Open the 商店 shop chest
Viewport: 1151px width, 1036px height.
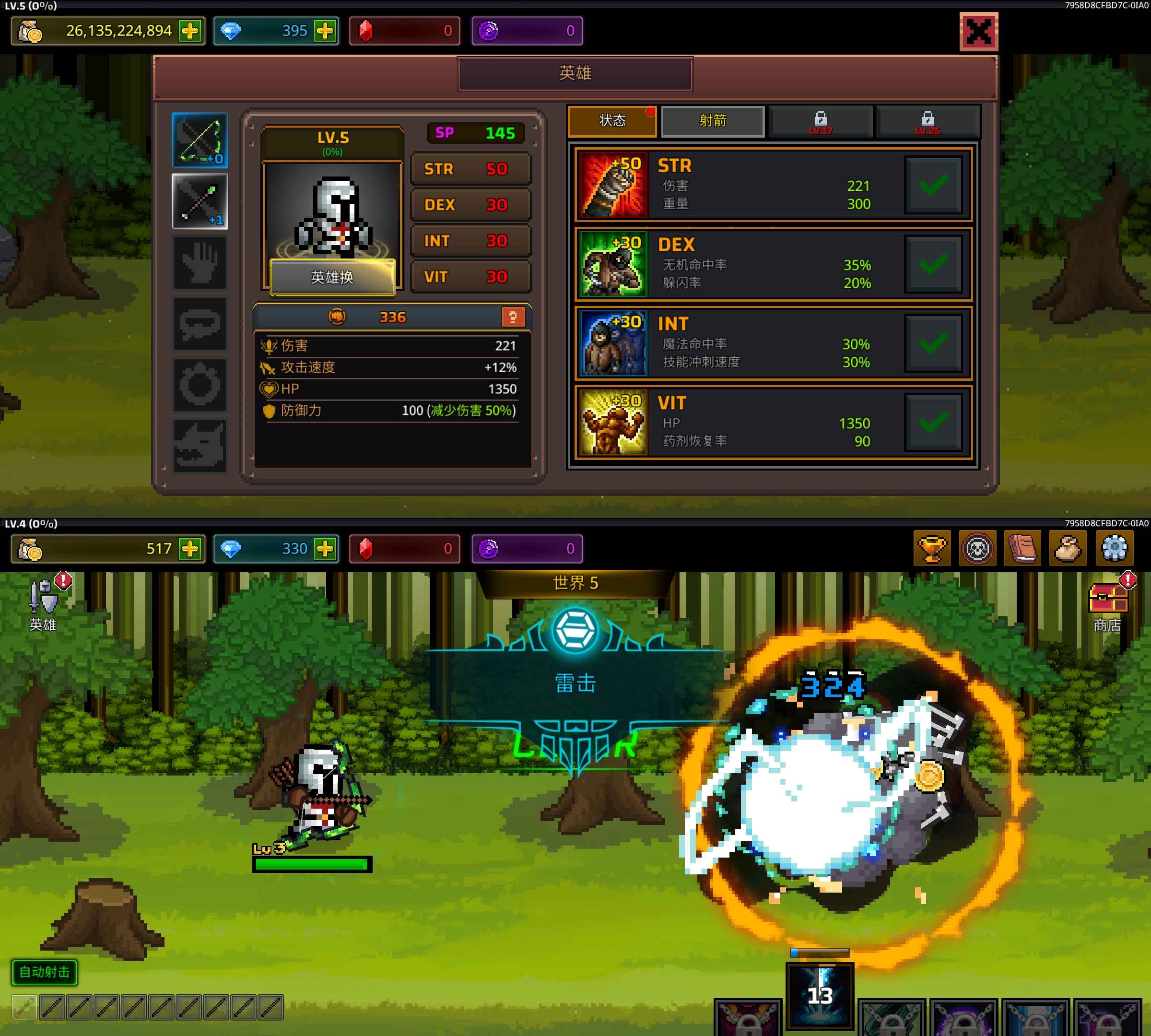(1108, 602)
